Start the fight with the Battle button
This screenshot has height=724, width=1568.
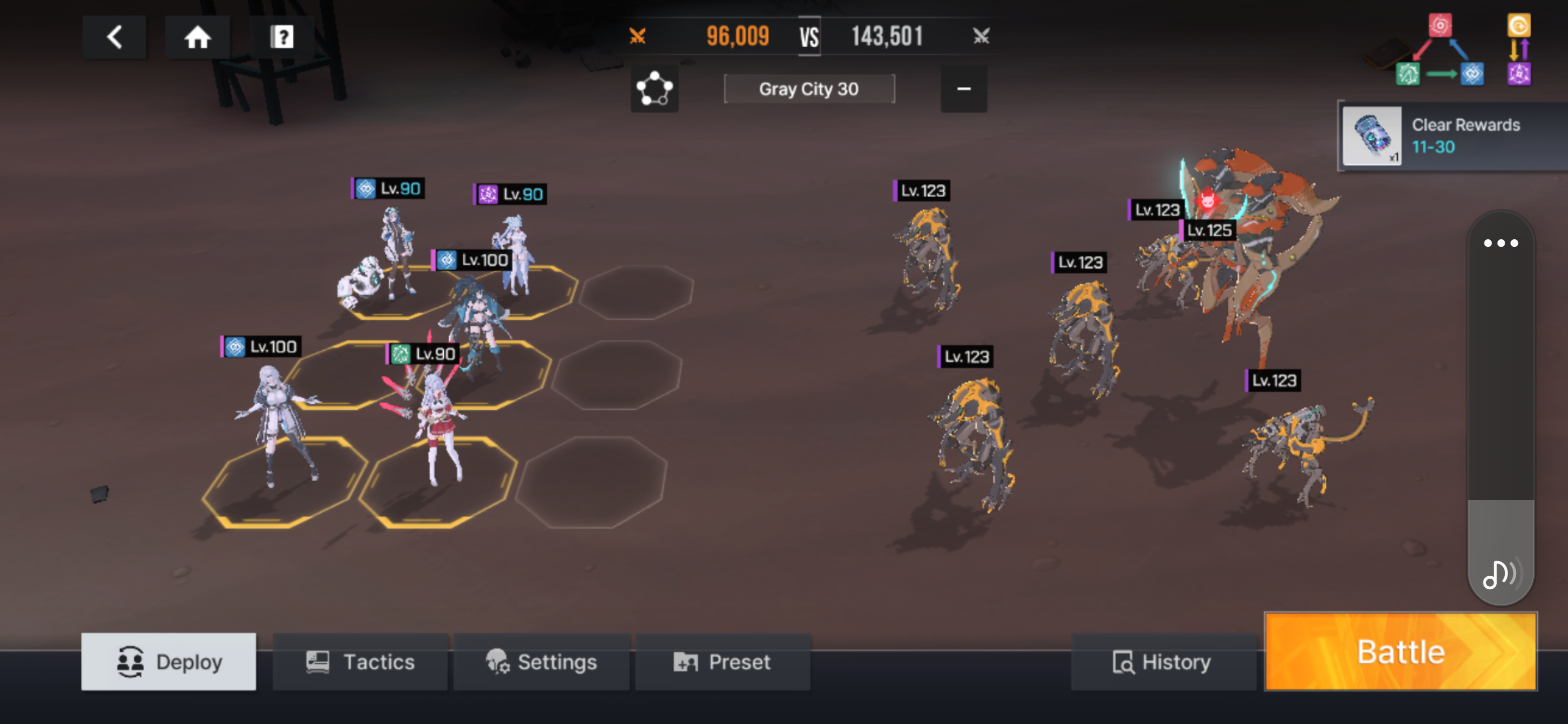[x=1401, y=652]
